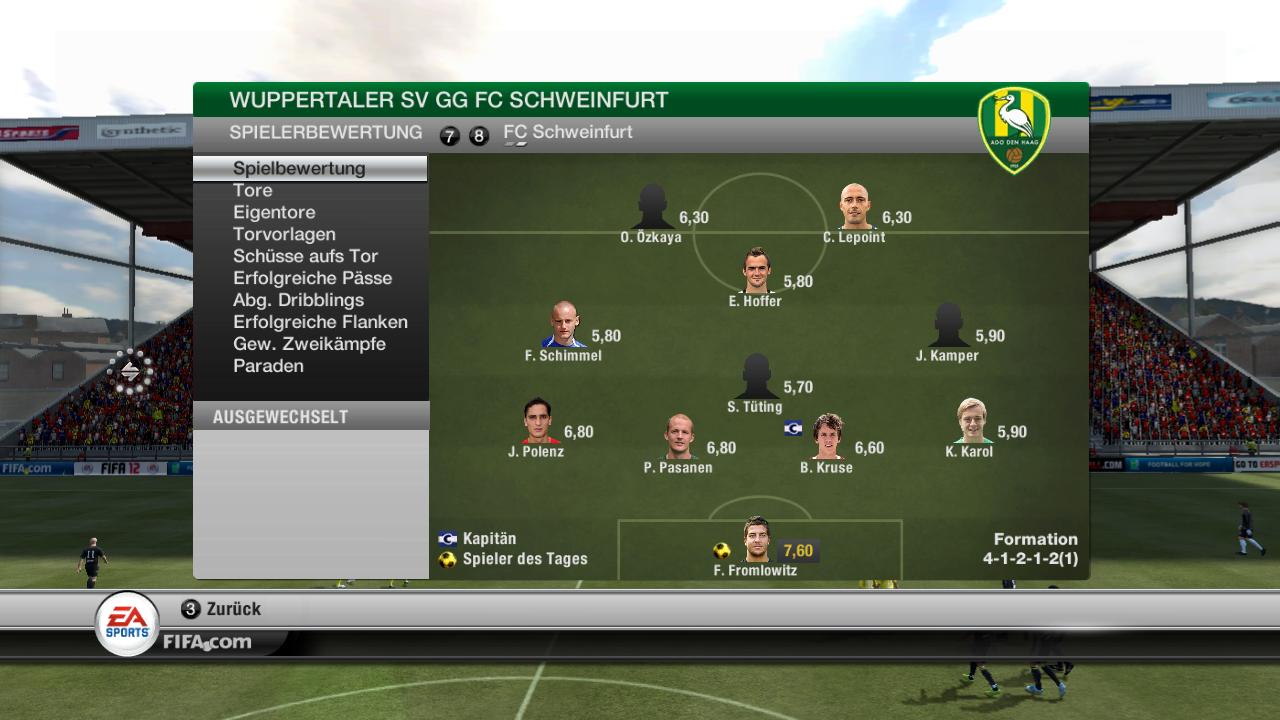Click J. Kamper's player silhouette
The height and width of the screenshot is (720, 1280).
[x=948, y=325]
